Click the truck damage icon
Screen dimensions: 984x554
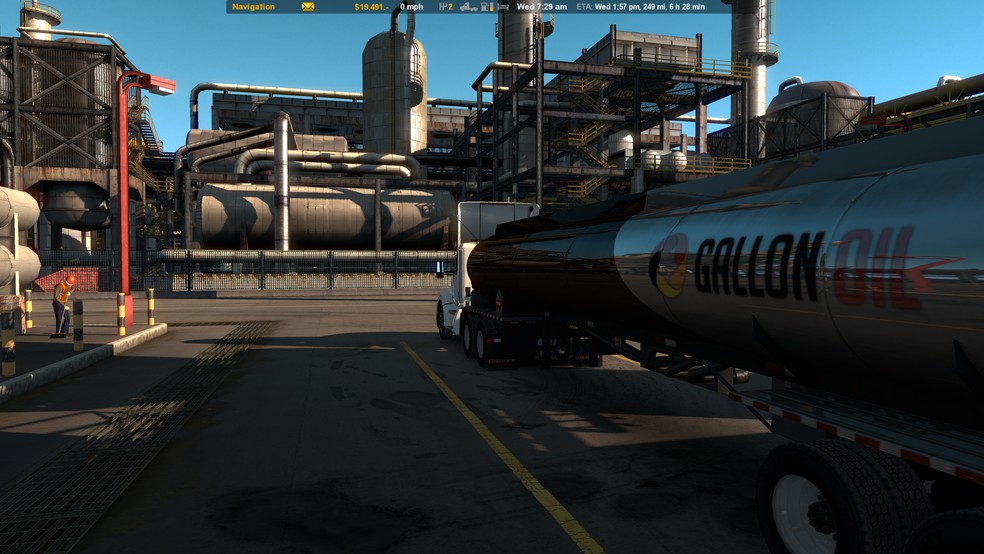coord(468,7)
